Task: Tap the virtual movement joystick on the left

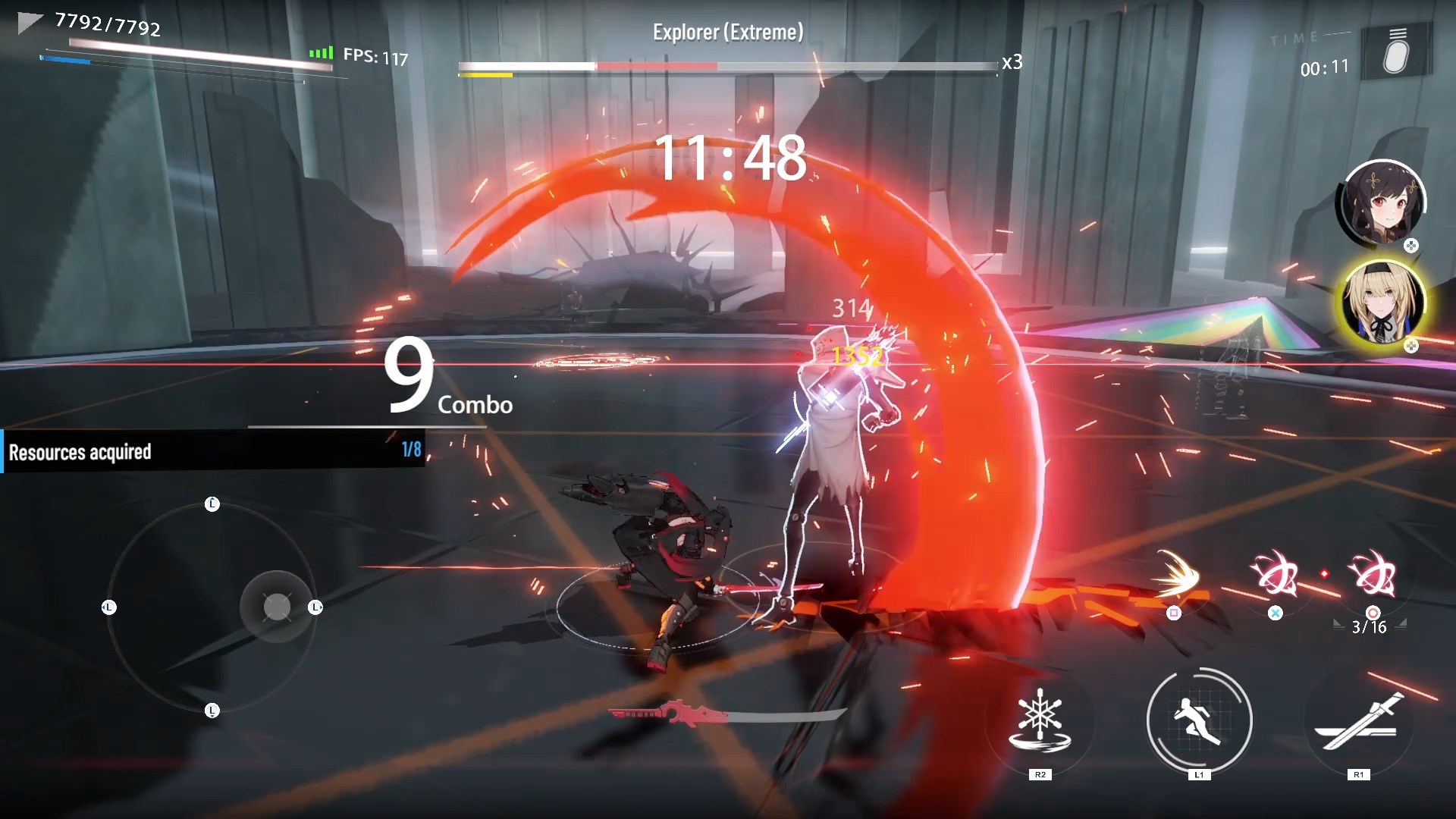Action: click(x=275, y=607)
